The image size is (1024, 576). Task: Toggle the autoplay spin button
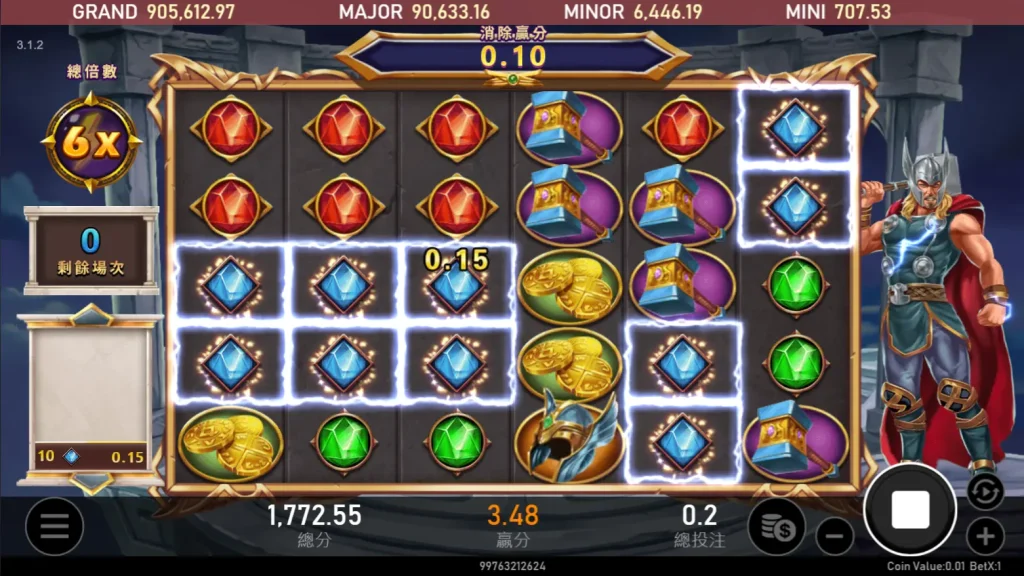tap(984, 490)
